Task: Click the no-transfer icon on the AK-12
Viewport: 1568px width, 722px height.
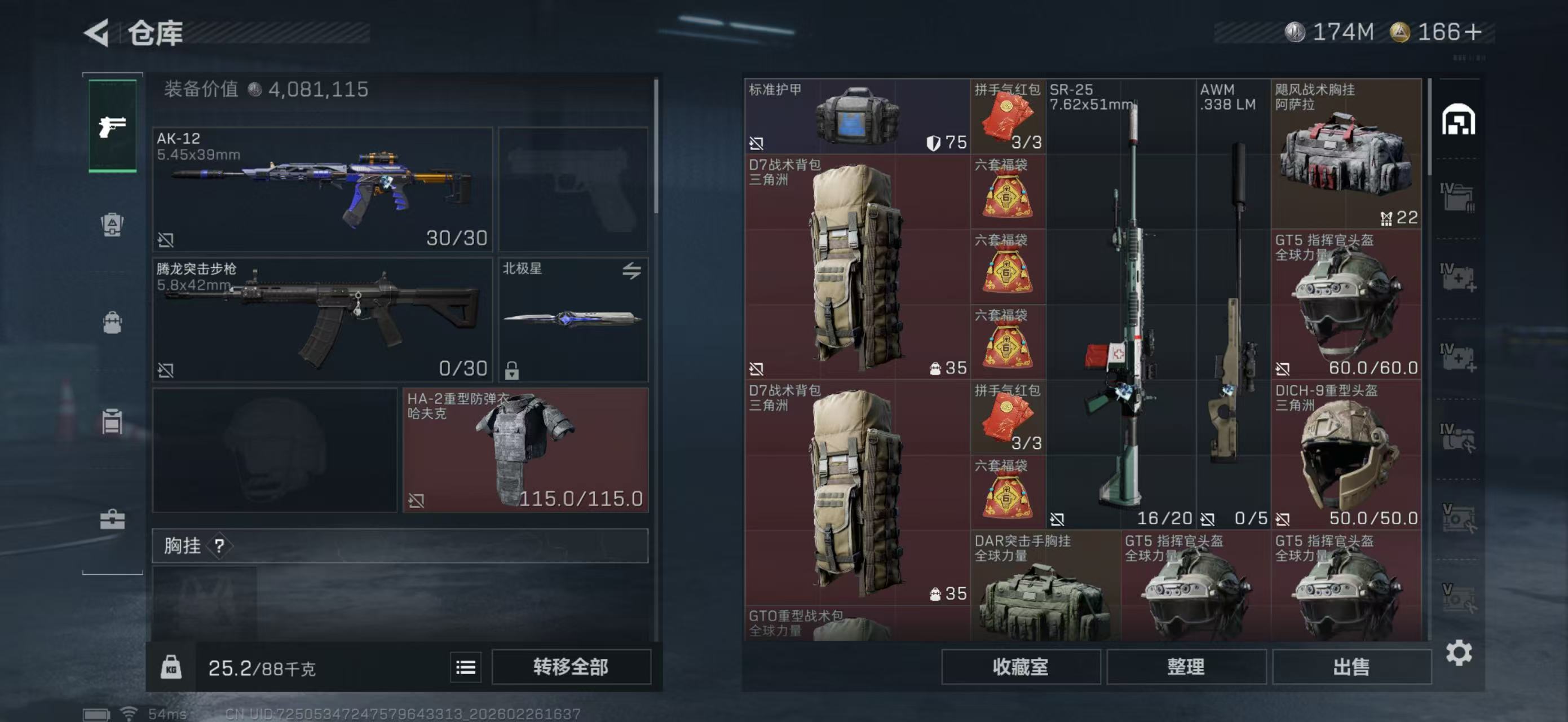Action: tap(166, 240)
